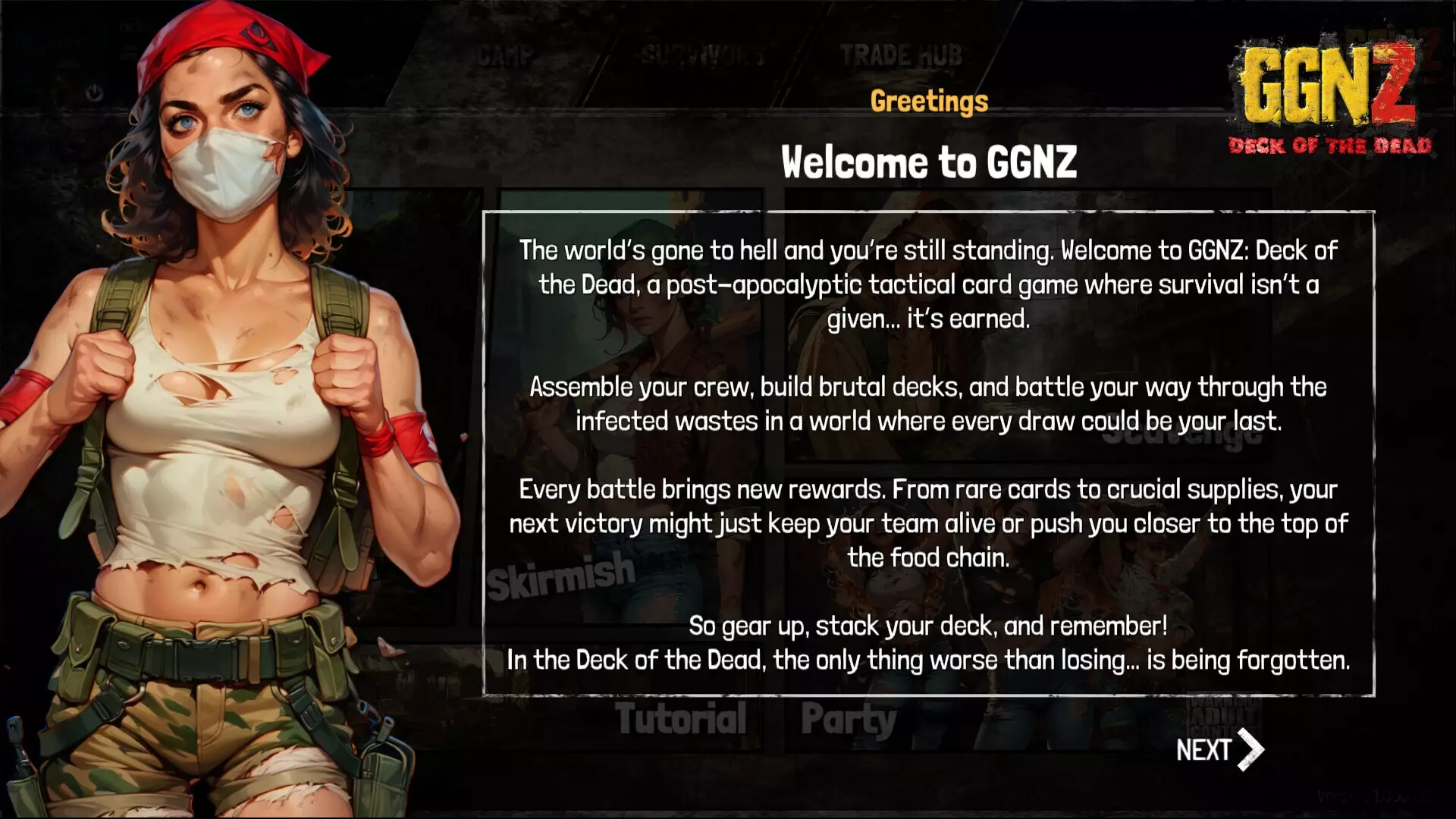Click the Welcome to GGNZ heading
This screenshot has height=819, width=1456.
(x=929, y=162)
